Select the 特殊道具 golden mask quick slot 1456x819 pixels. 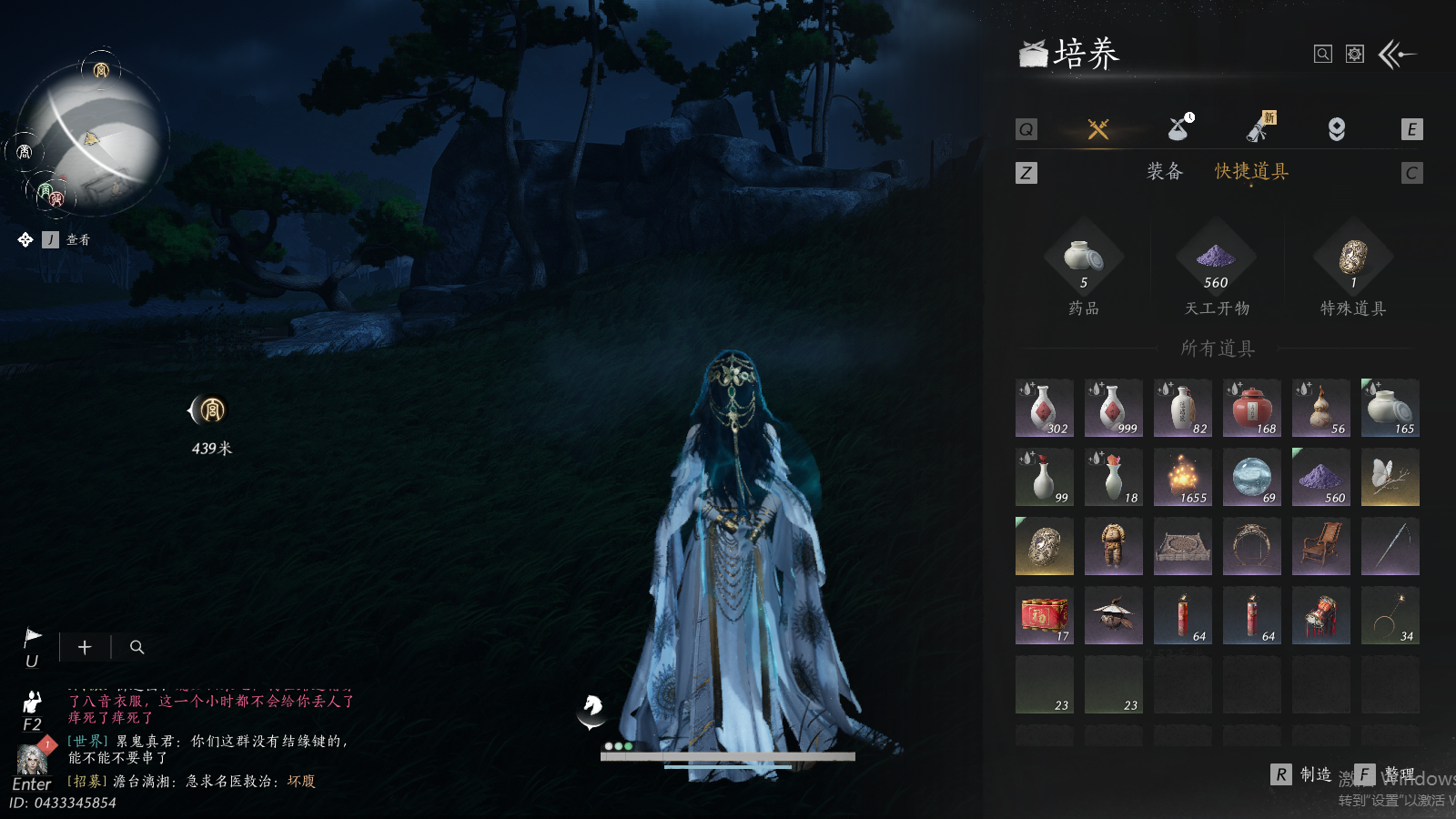point(1353,258)
